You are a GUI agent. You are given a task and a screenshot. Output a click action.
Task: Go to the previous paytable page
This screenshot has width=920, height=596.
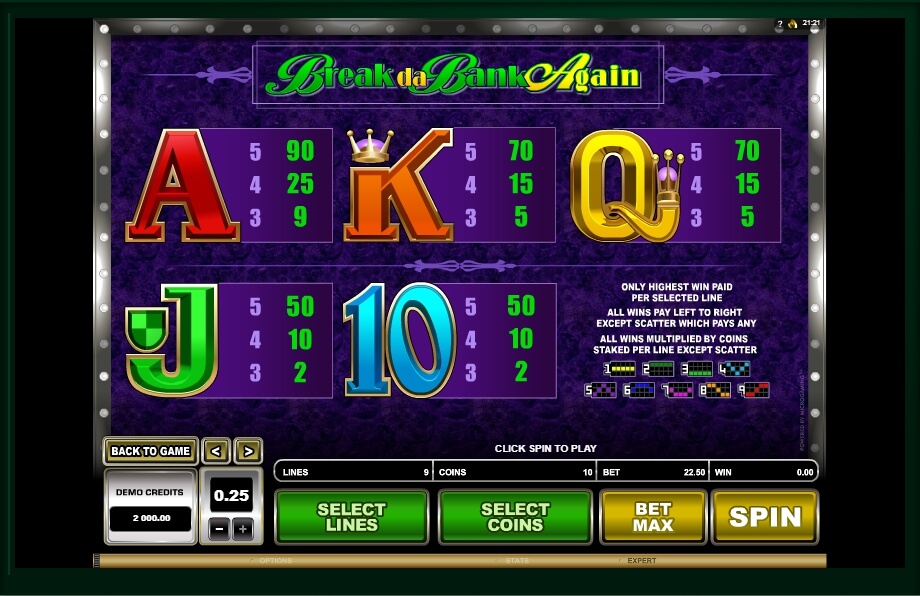tap(217, 451)
